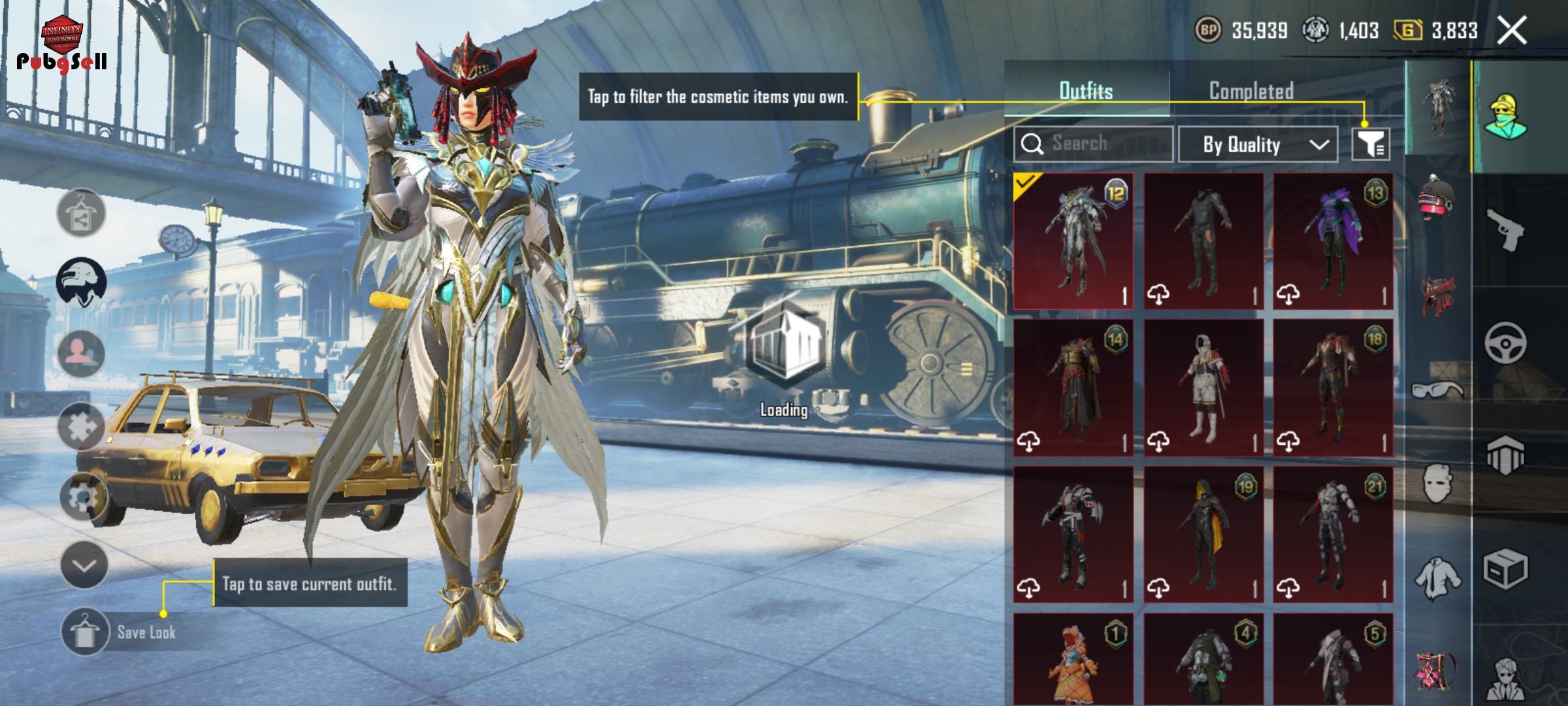Close the inventory screen
This screenshot has height=706, width=1568.
click(x=1512, y=31)
